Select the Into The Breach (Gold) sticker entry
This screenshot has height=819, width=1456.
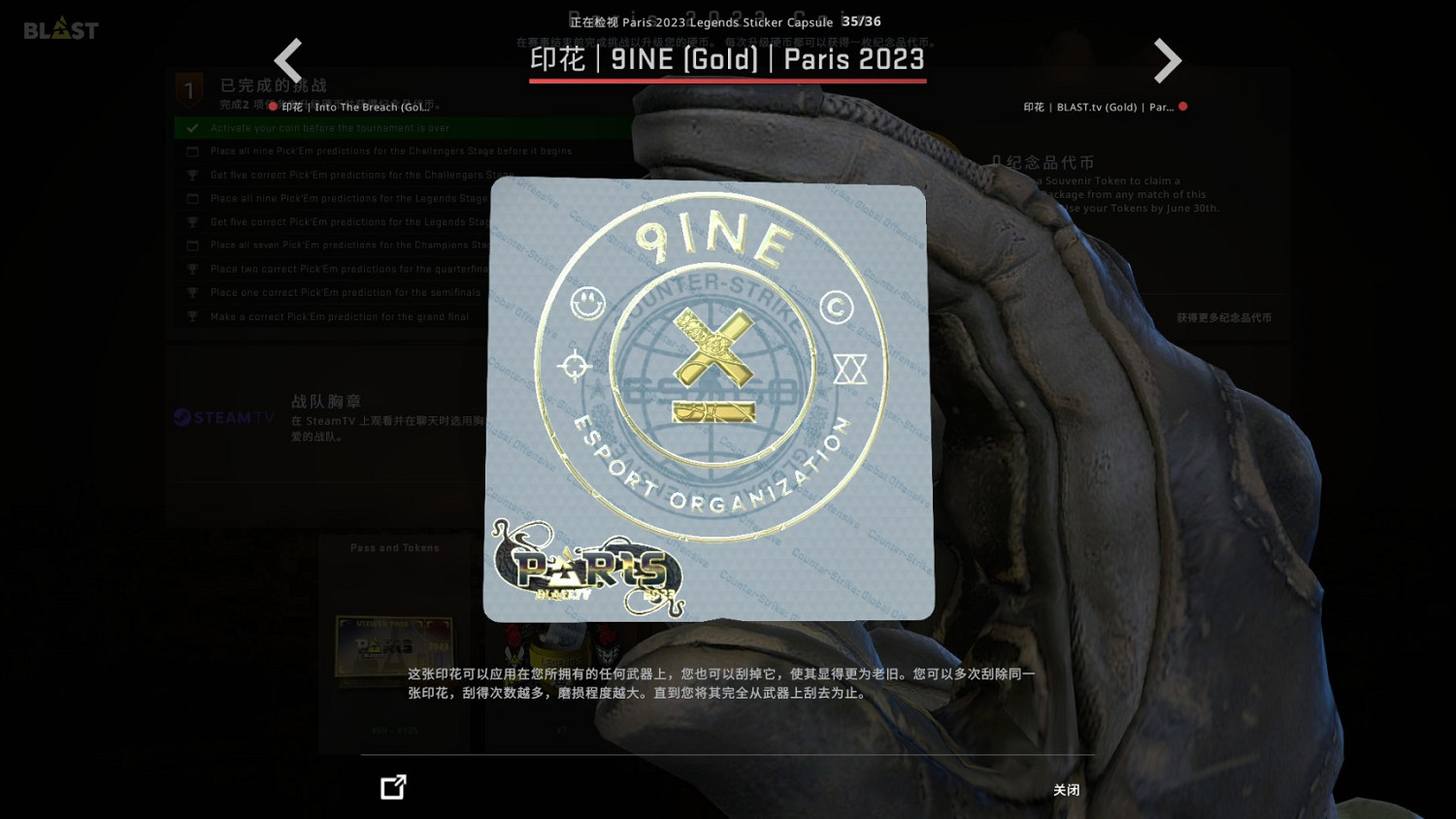(x=359, y=107)
